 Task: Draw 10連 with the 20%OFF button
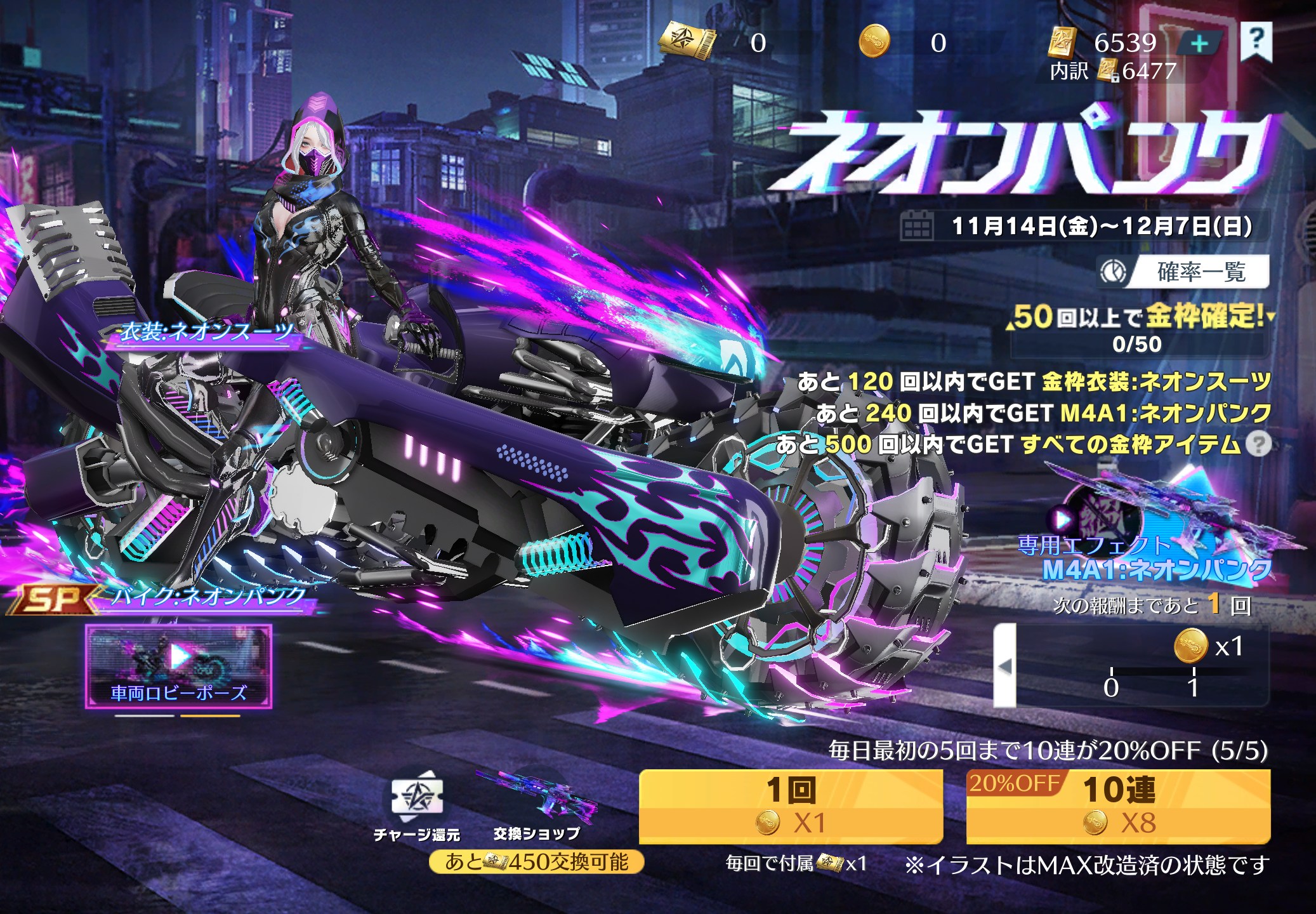click(x=1118, y=806)
